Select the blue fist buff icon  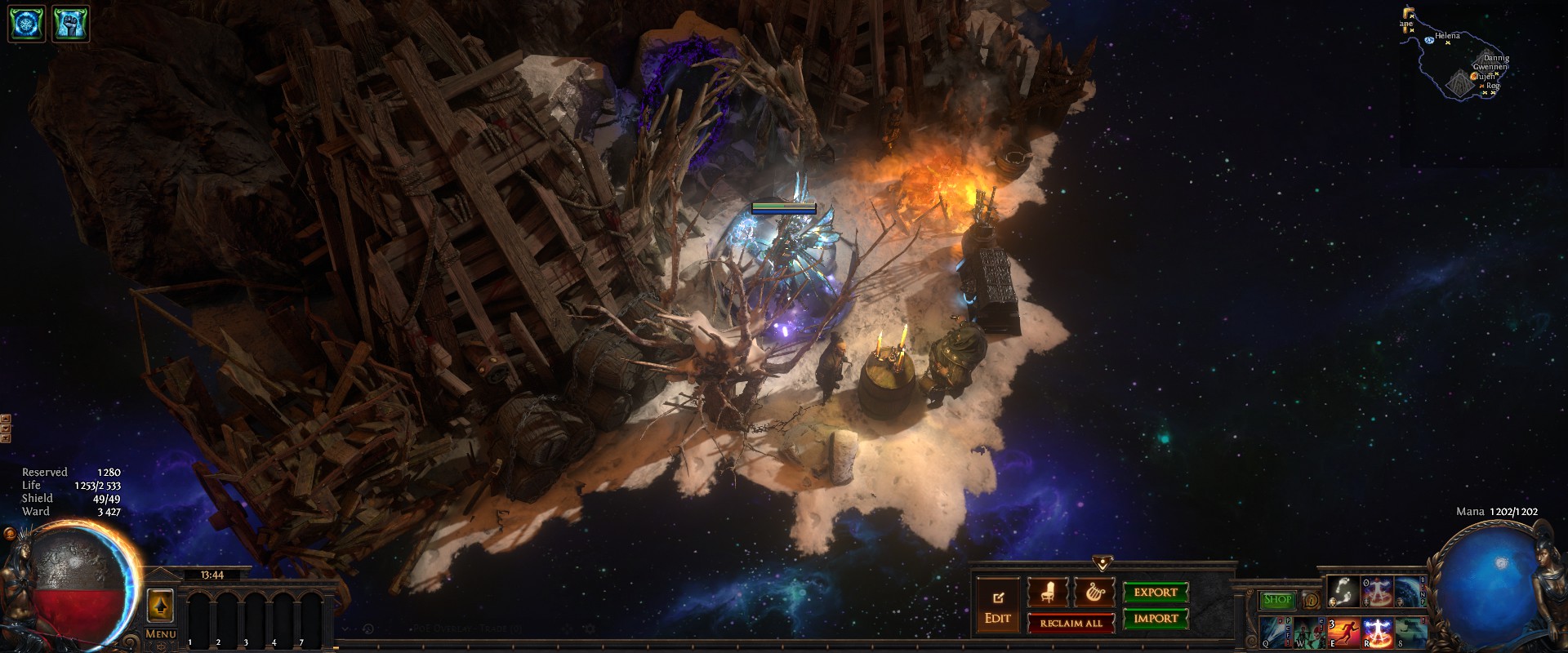pyautogui.click(x=70, y=24)
